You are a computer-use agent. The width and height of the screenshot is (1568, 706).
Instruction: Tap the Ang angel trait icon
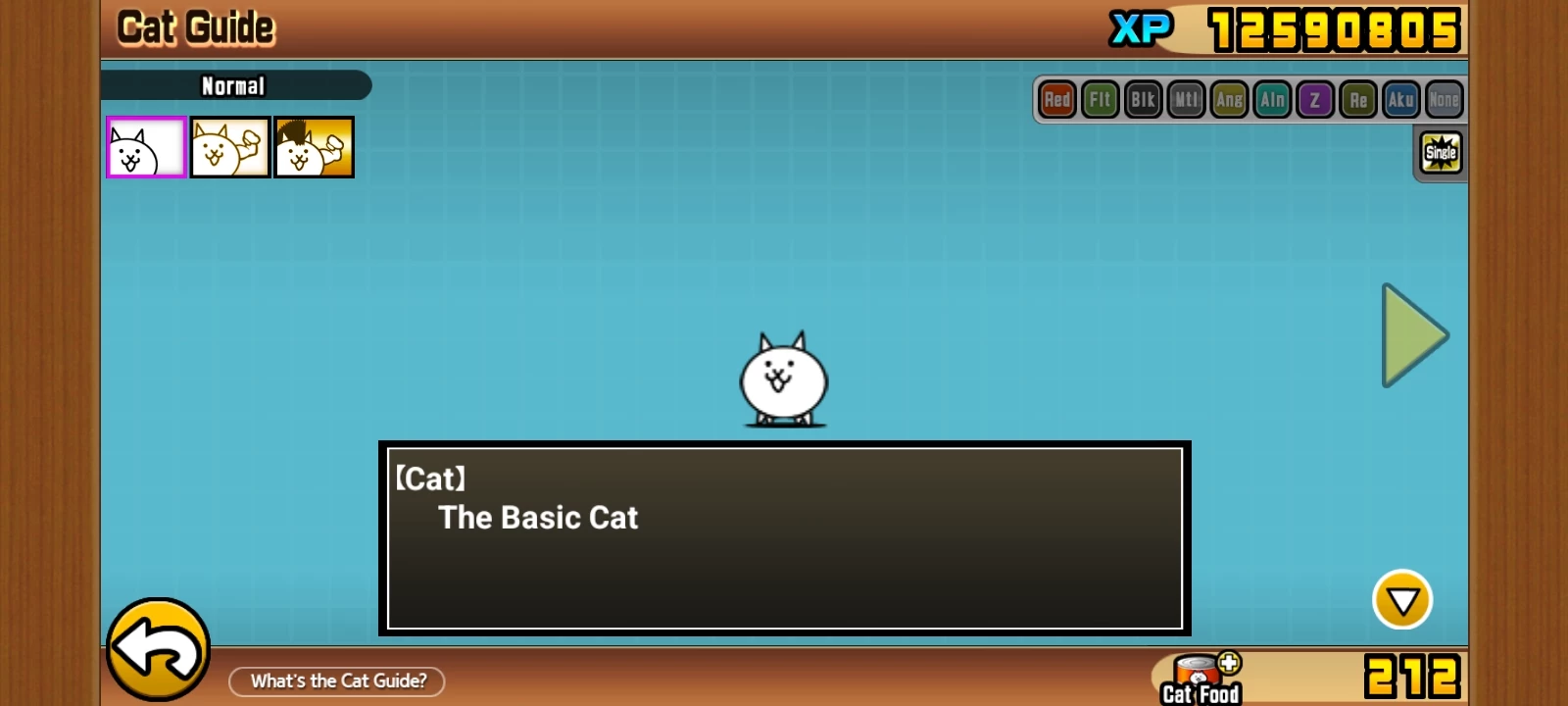pyautogui.click(x=1229, y=100)
